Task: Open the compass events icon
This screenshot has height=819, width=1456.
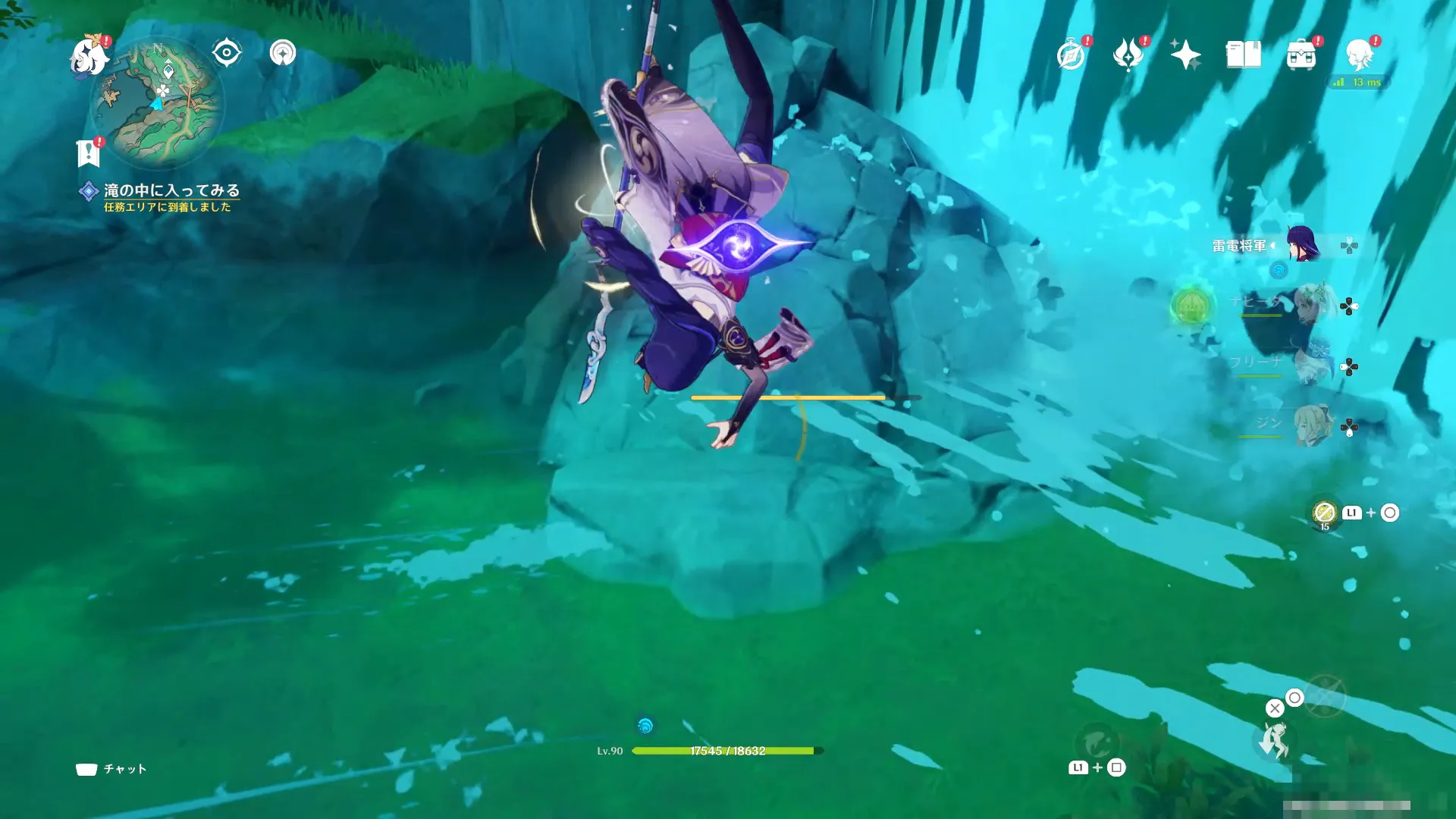Action: [x=1071, y=55]
